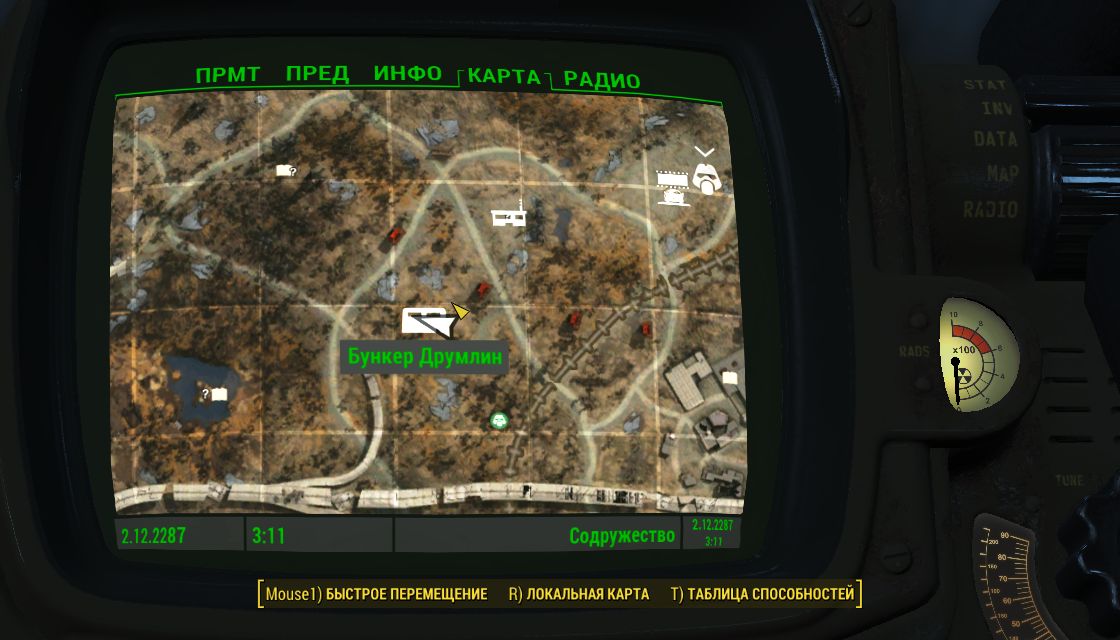Image resolution: width=1120 pixels, height=640 pixels.
Task: Show the ТАБЛИЦА СПОСОБНОСТЕЙ perk chart
Action: (763, 594)
